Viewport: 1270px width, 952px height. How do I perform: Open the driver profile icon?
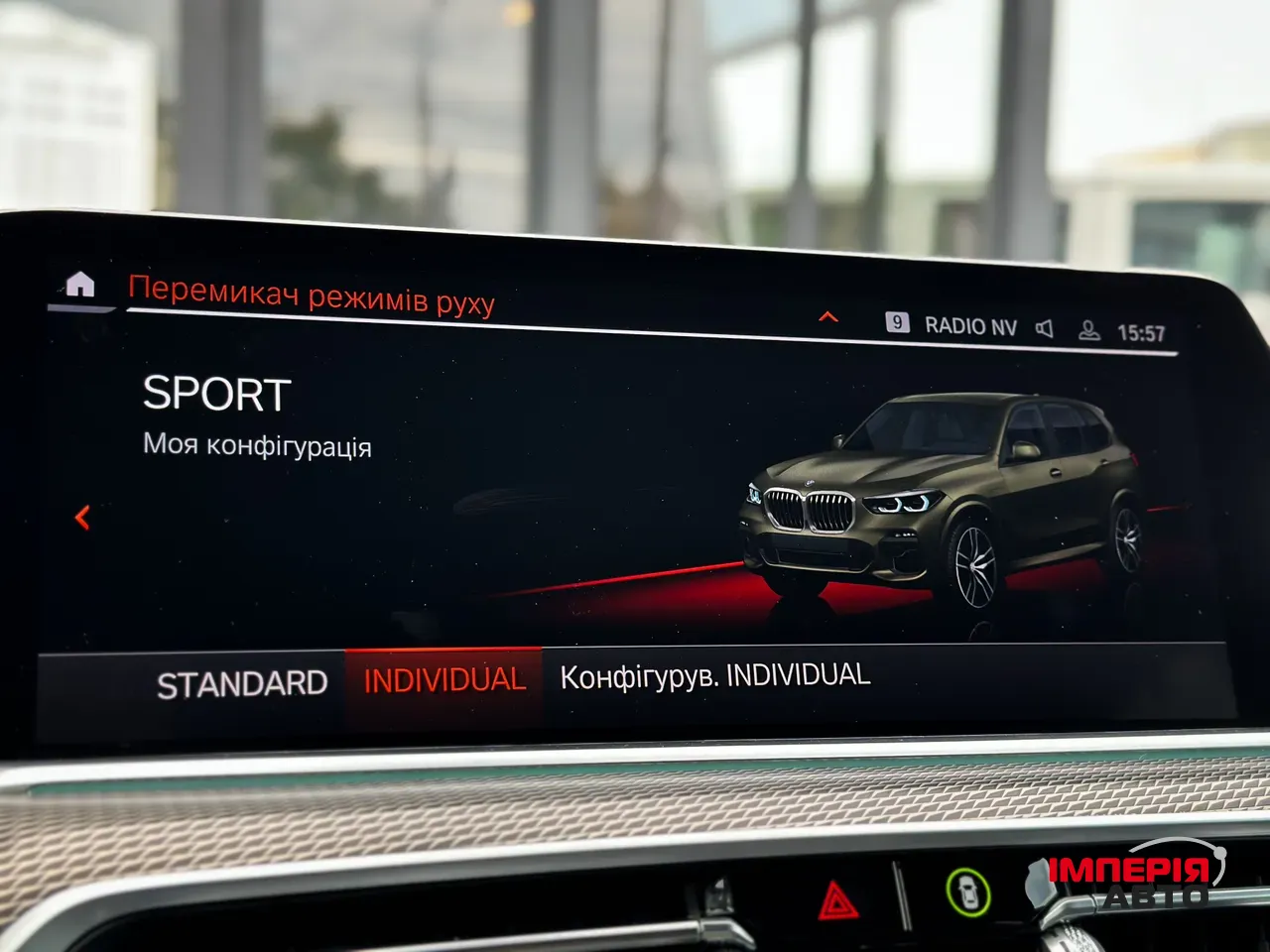[x=1088, y=330]
